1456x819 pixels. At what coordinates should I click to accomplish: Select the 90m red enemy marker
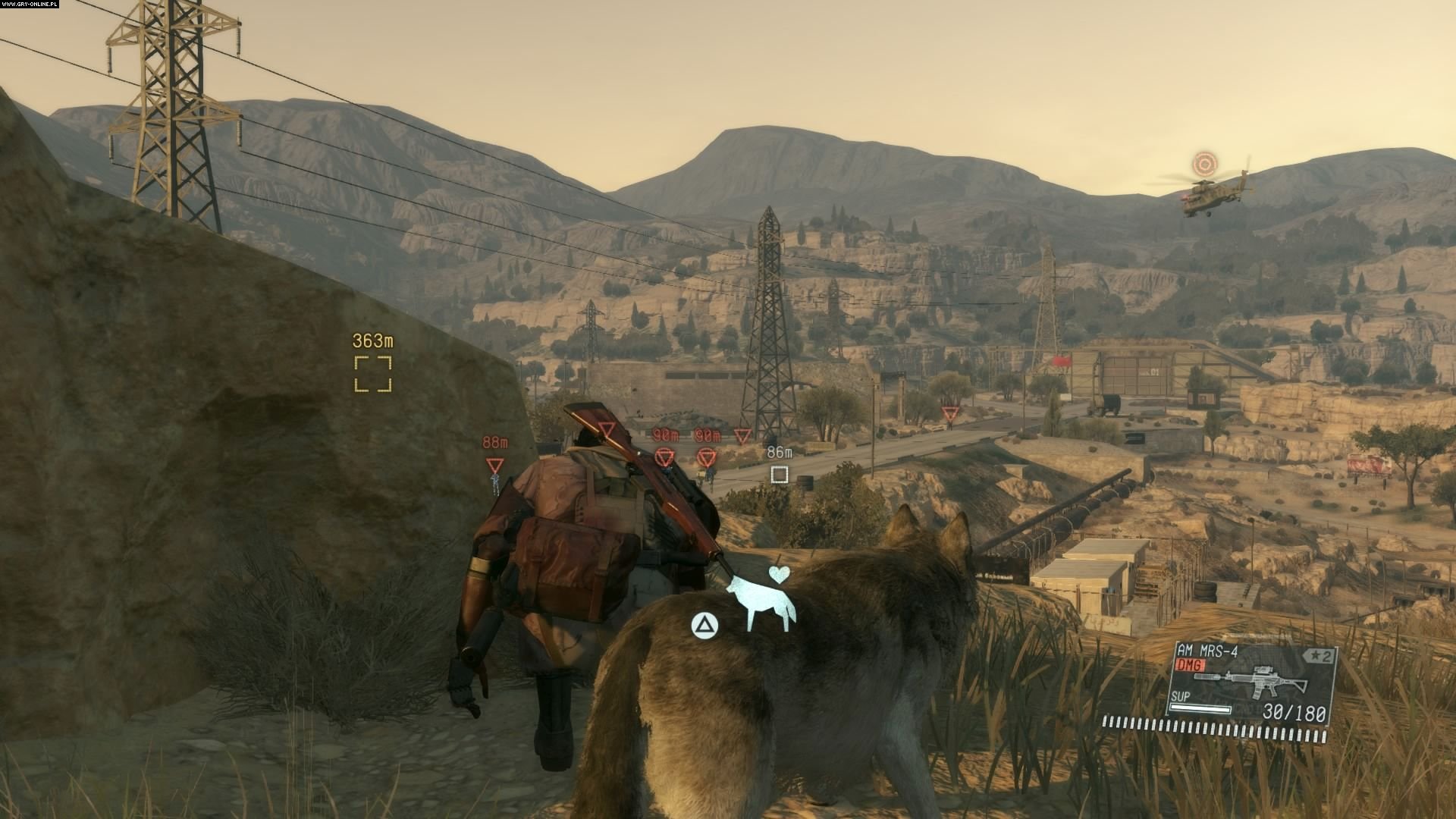point(665,457)
